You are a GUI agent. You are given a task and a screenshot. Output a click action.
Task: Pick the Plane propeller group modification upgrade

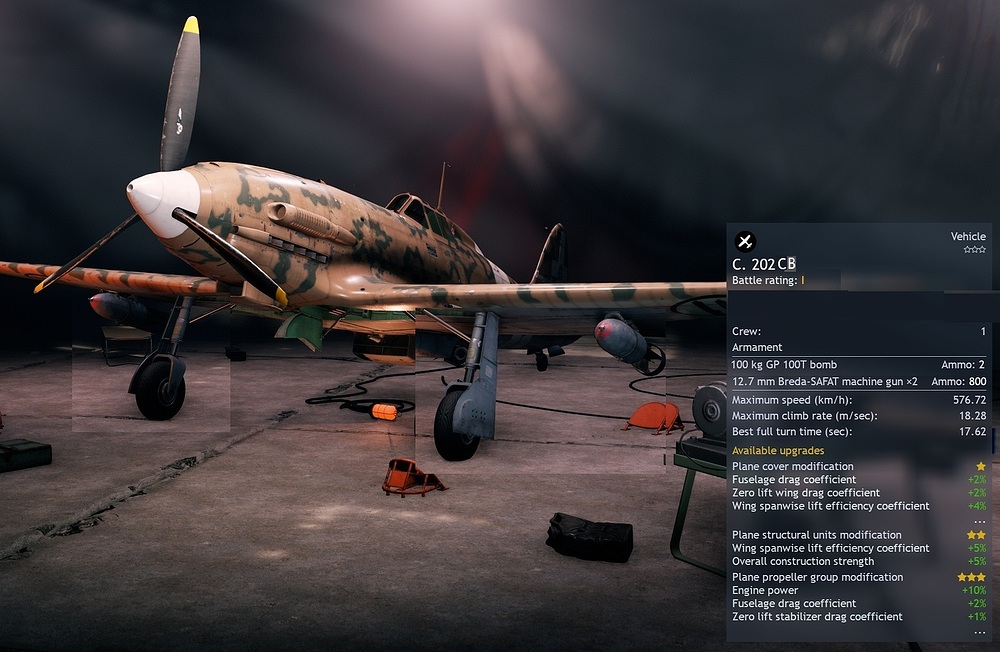[817, 577]
